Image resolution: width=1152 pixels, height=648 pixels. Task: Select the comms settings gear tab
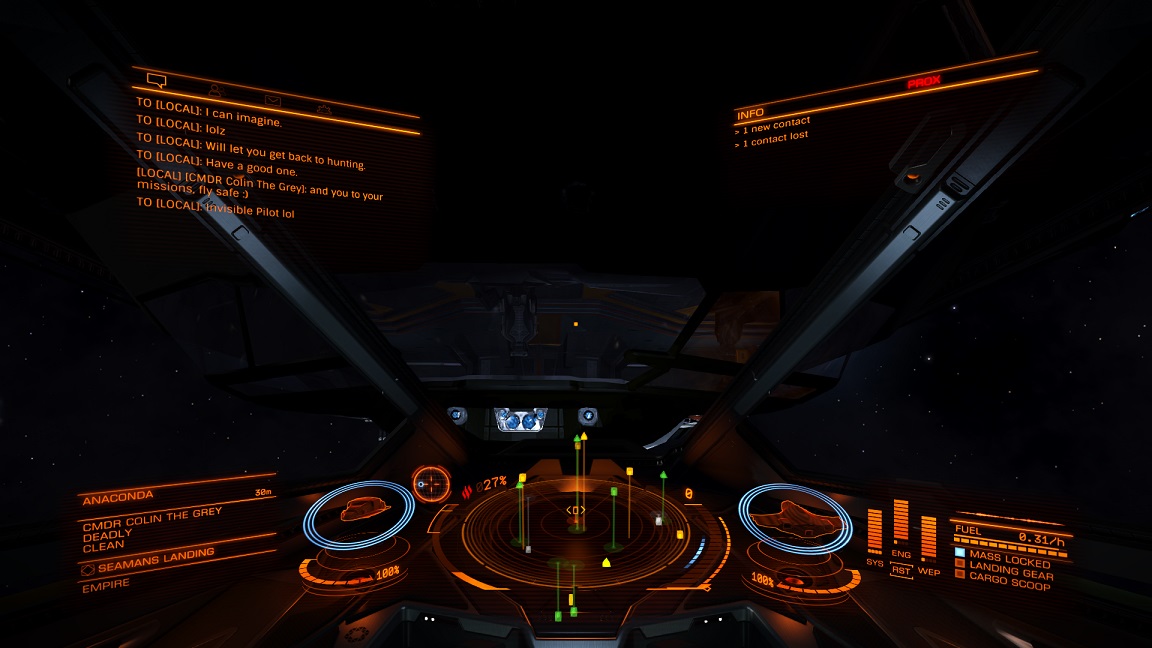[x=324, y=109]
